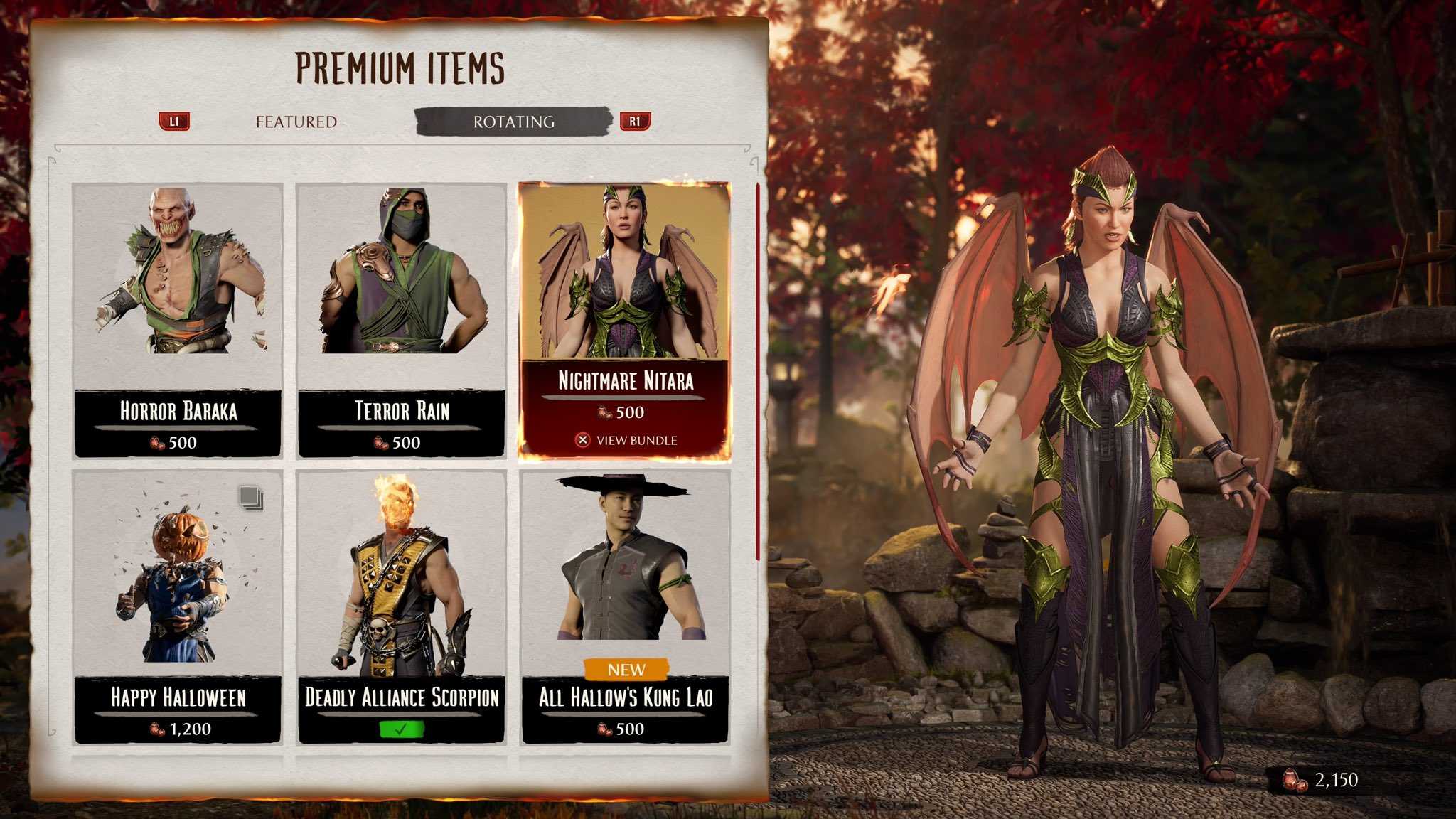Select the Rotating tab
The width and height of the screenshot is (1456, 819).
click(513, 122)
